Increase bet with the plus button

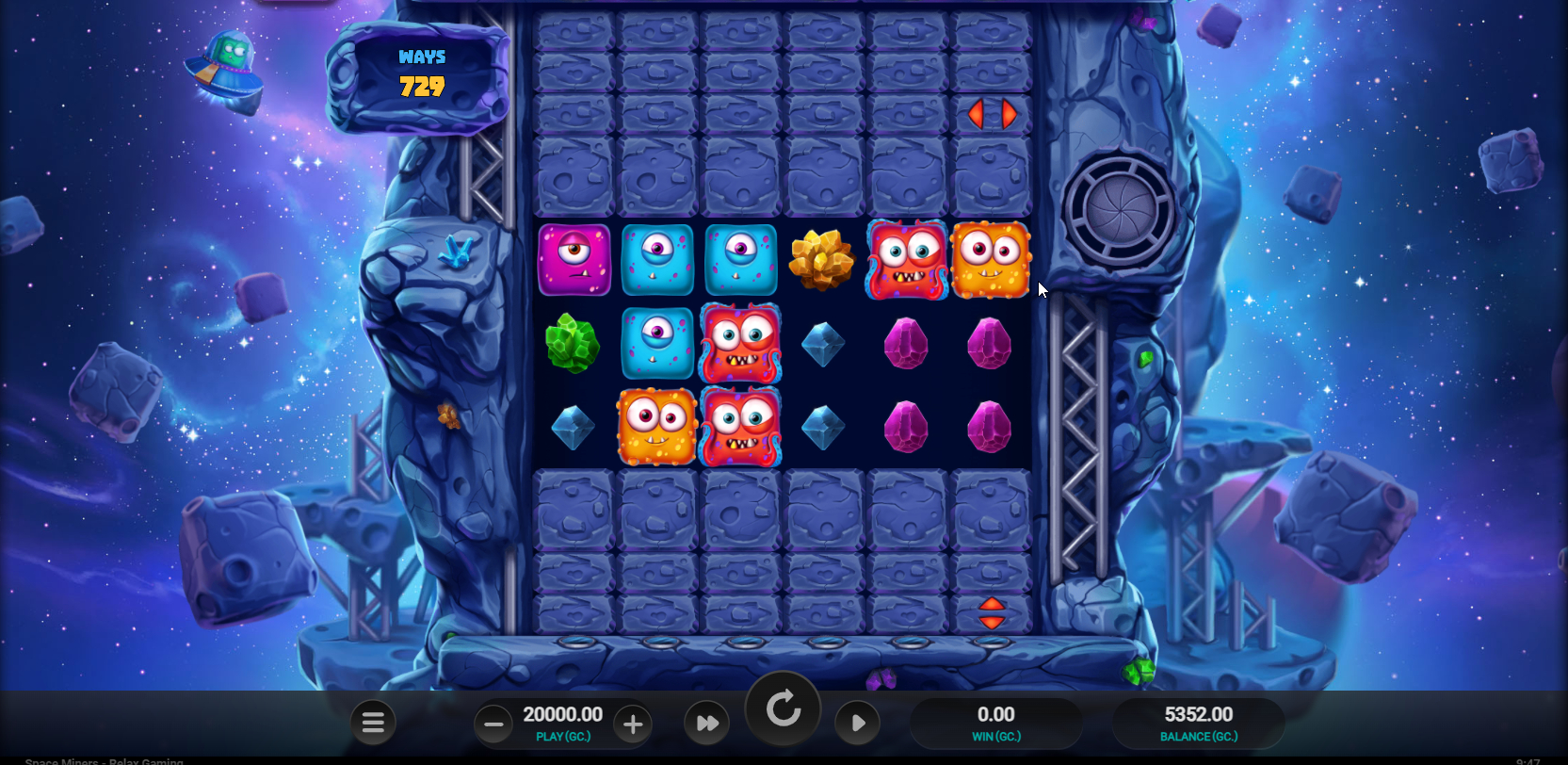coord(632,724)
